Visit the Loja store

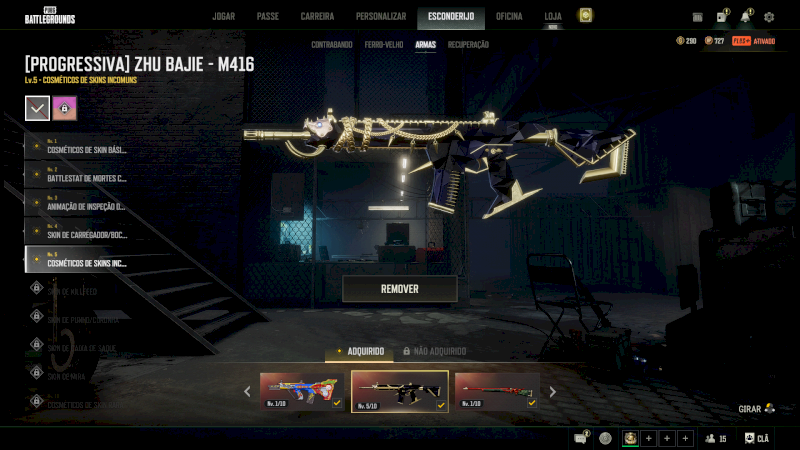point(553,17)
